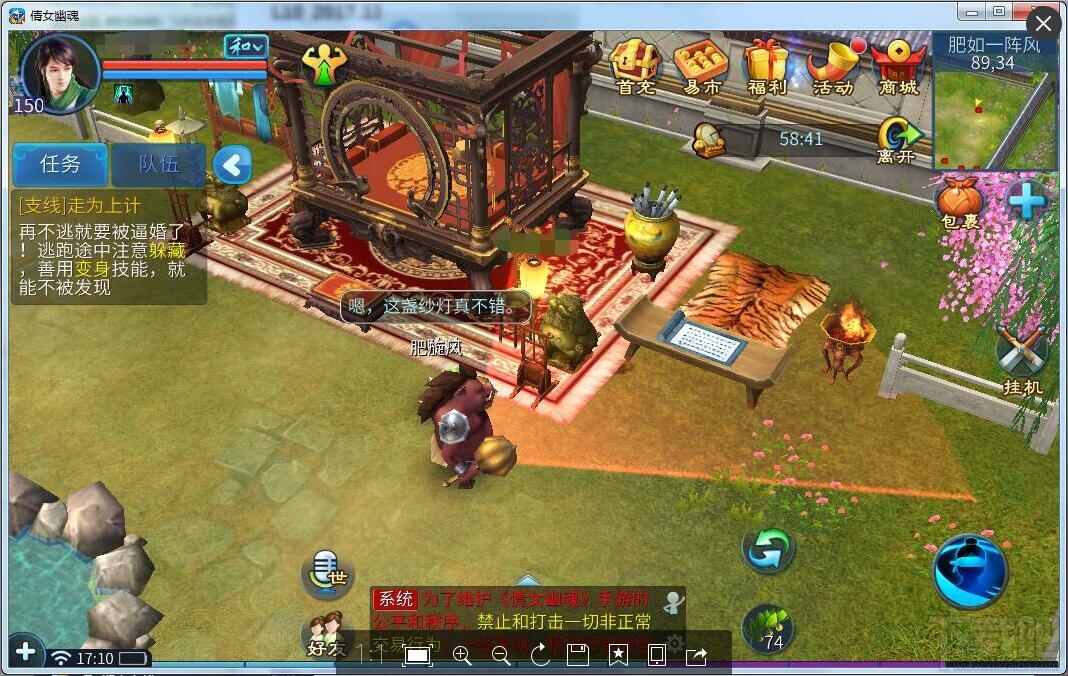Open the 福利 welfare gift menu
Image resolution: width=1068 pixels, height=676 pixels.
[766, 67]
